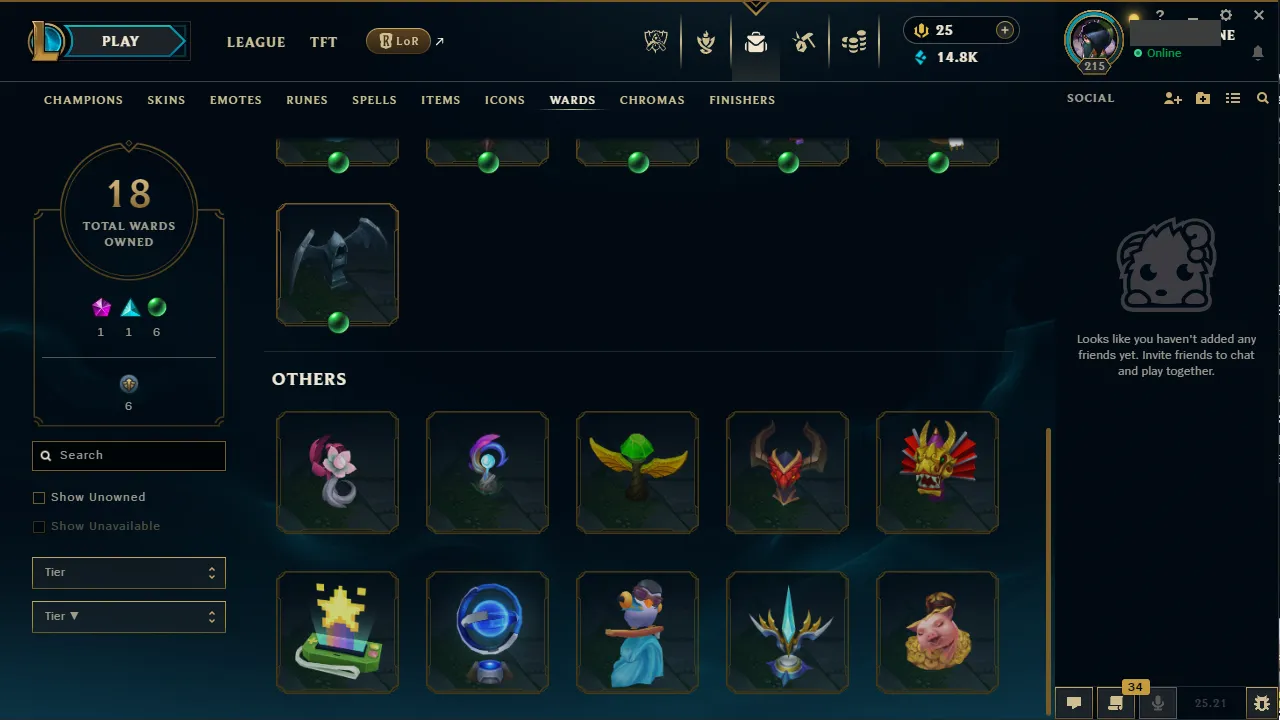
Task: Select the flower ward skin under OTHERS
Action: tap(337, 472)
